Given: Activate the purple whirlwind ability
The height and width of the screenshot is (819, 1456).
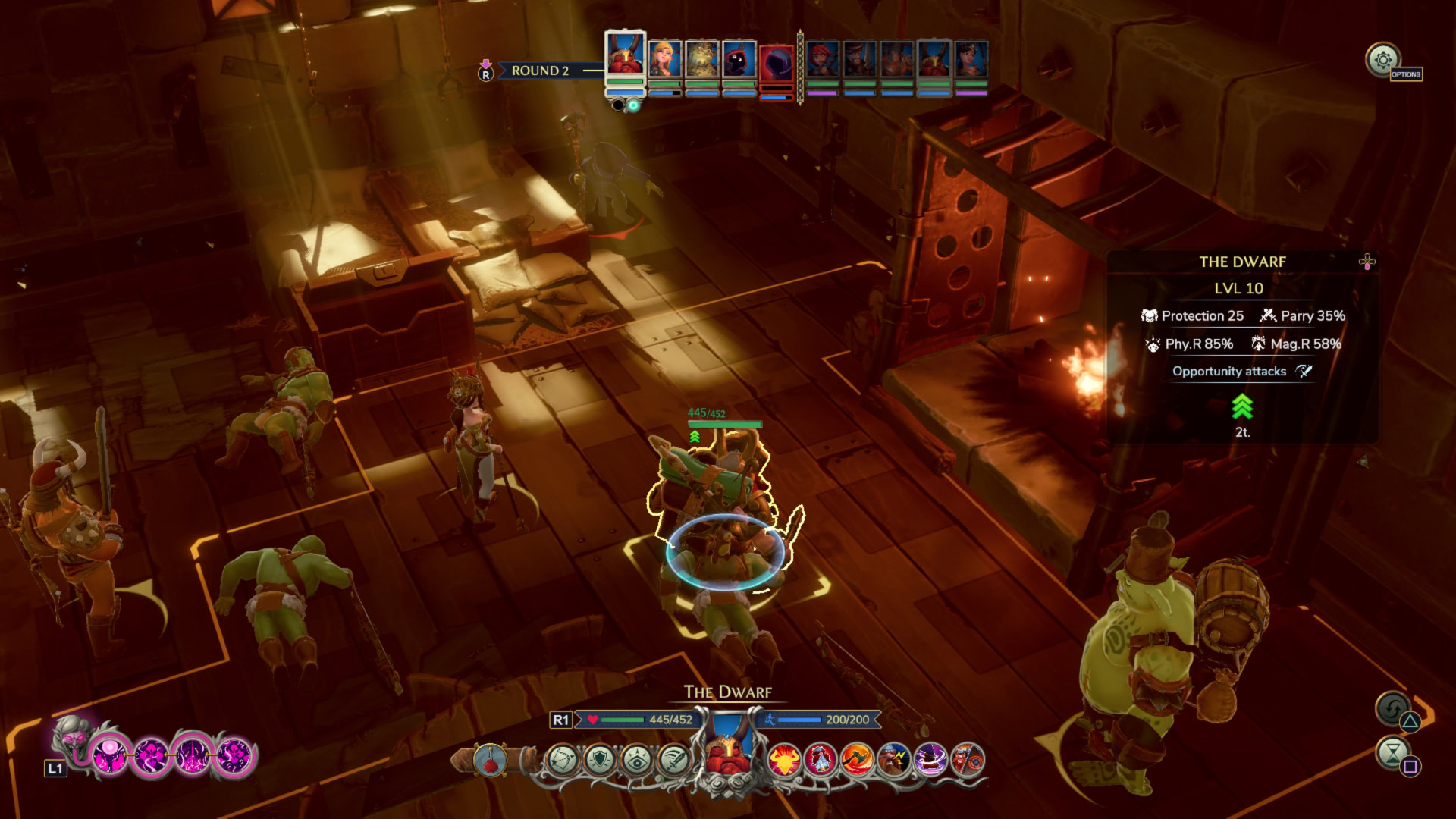Looking at the screenshot, I should pyautogui.click(x=931, y=759).
